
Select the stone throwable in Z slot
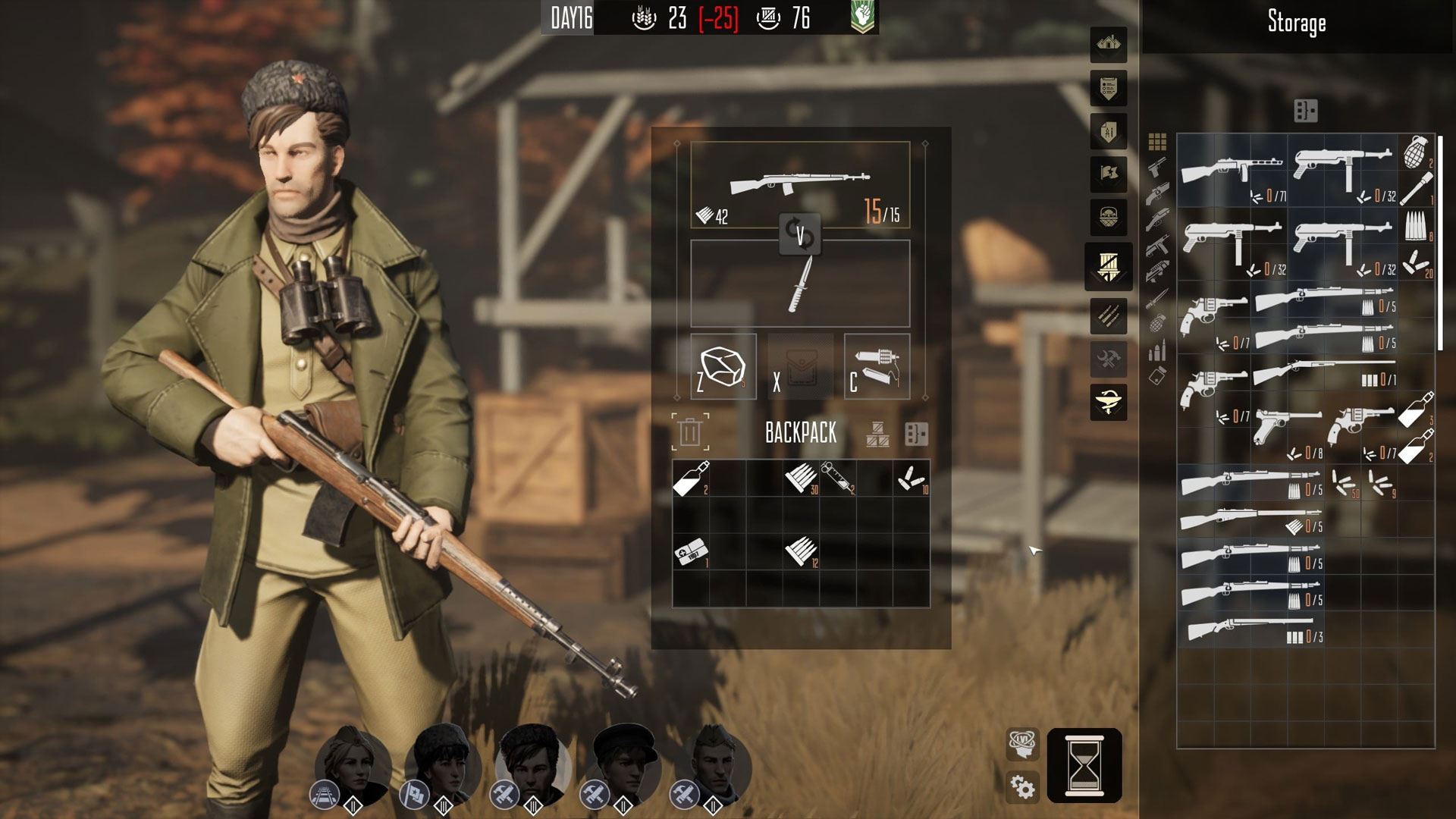723,367
